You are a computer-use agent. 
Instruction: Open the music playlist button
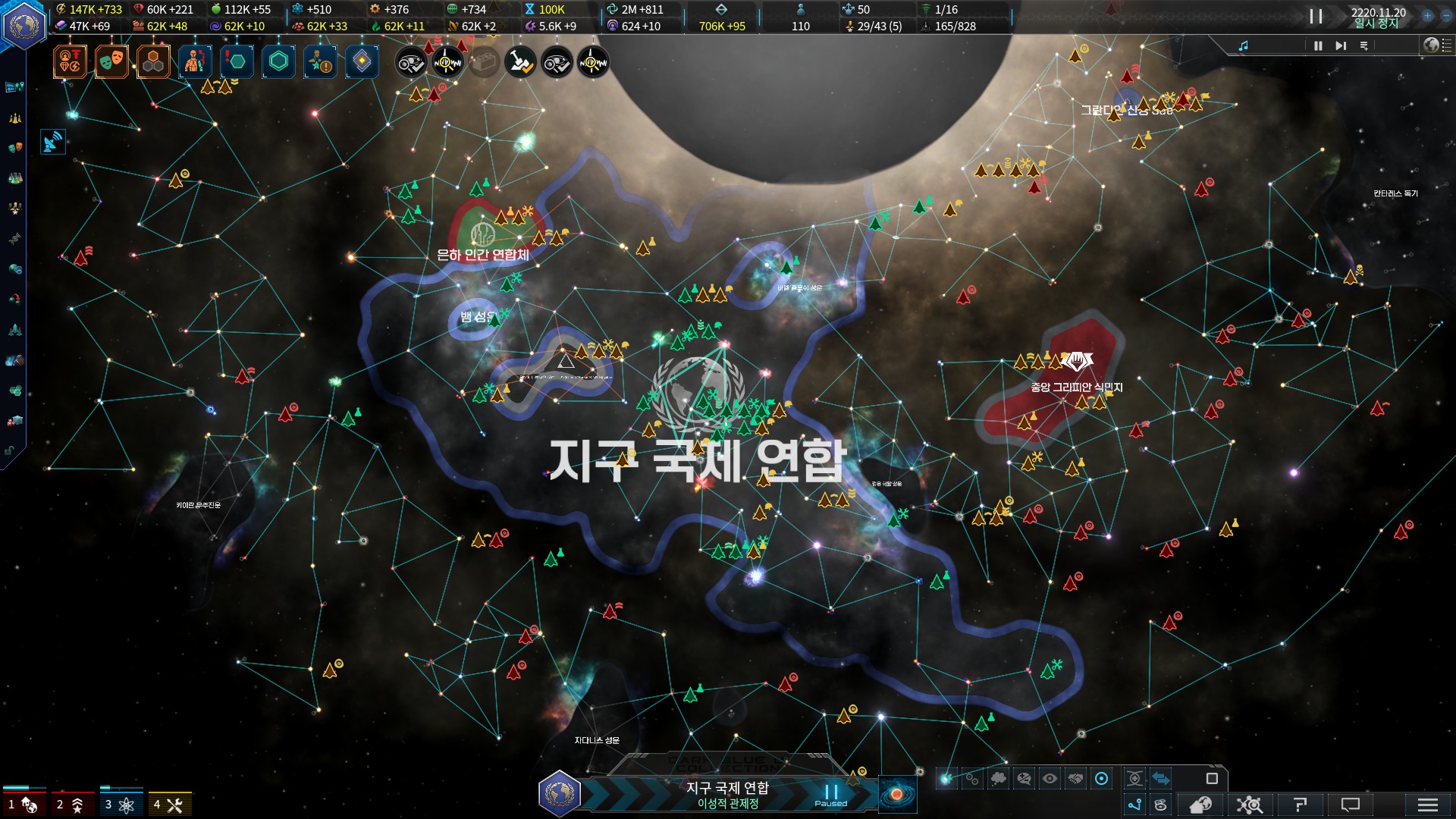coord(1363,46)
